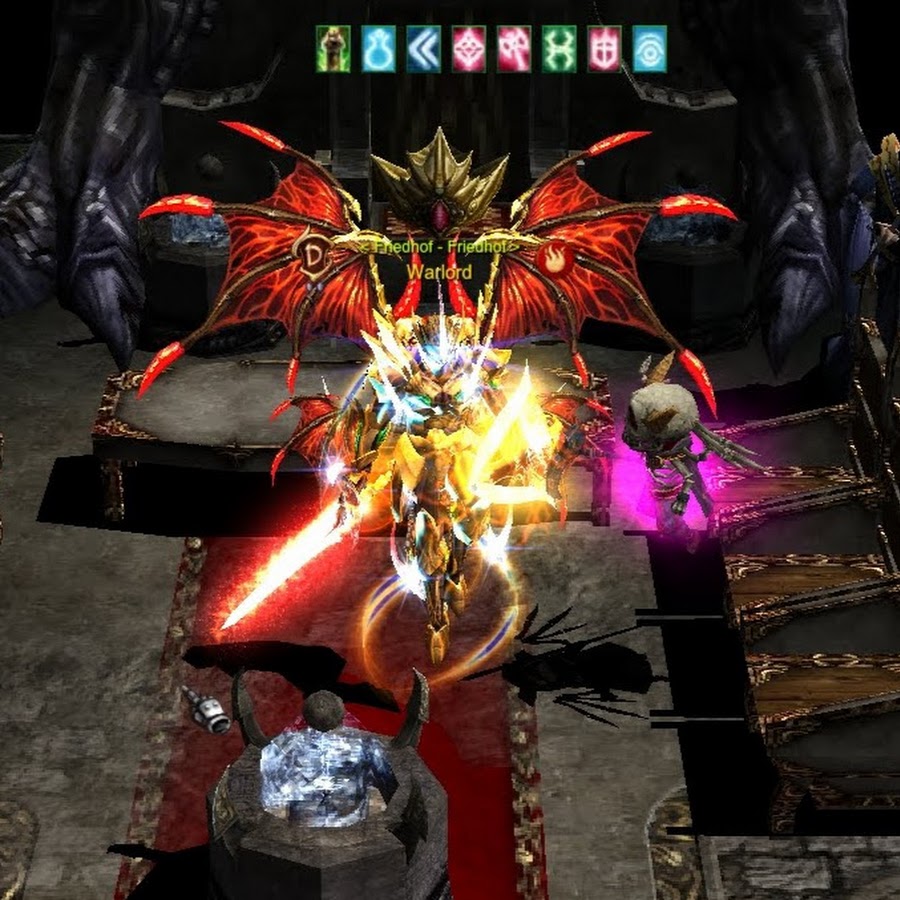Click the blue double-chevron buff icon
This screenshot has width=900, height=900.
coord(423,49)
